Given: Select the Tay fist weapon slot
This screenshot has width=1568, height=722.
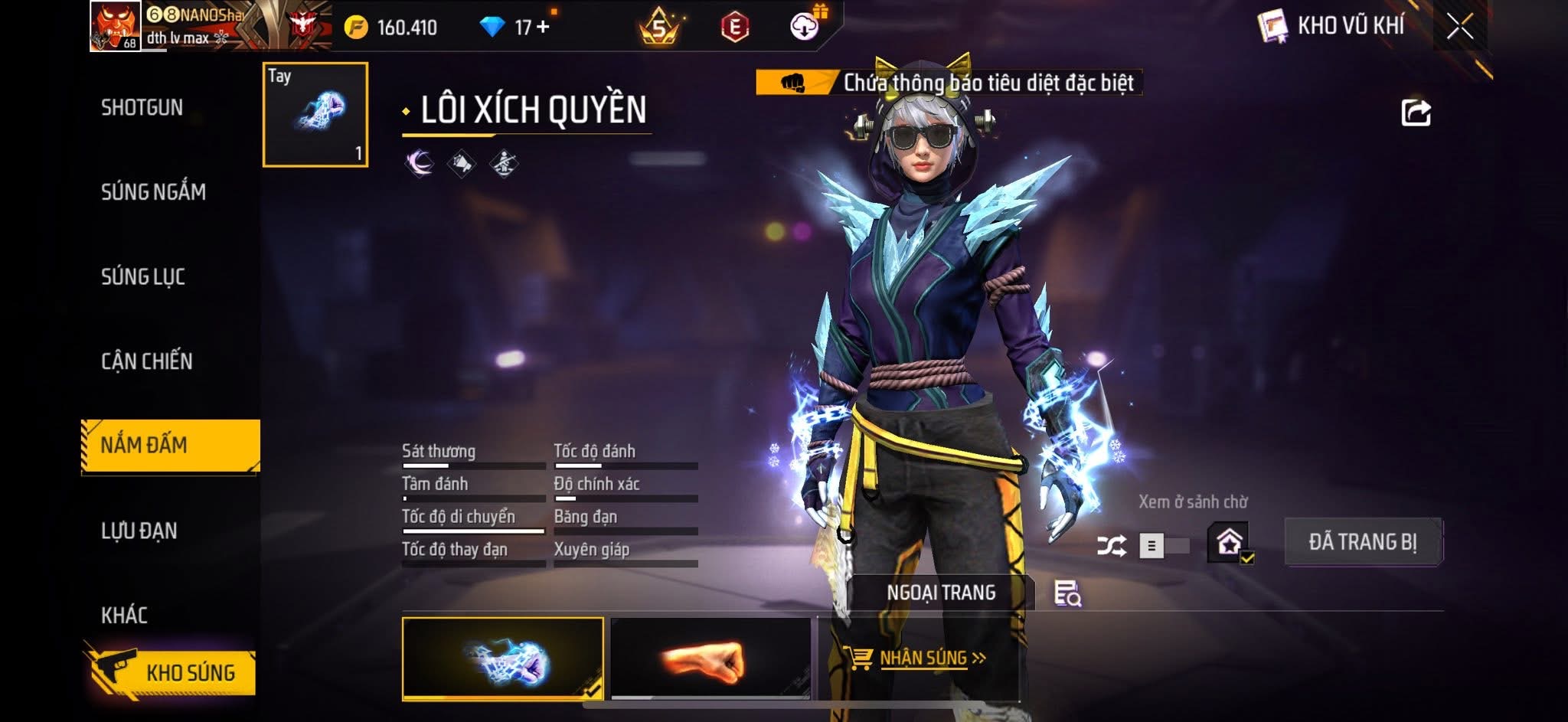Looking at the screenshot, I should pyautogui.click(x=315, y=115).
